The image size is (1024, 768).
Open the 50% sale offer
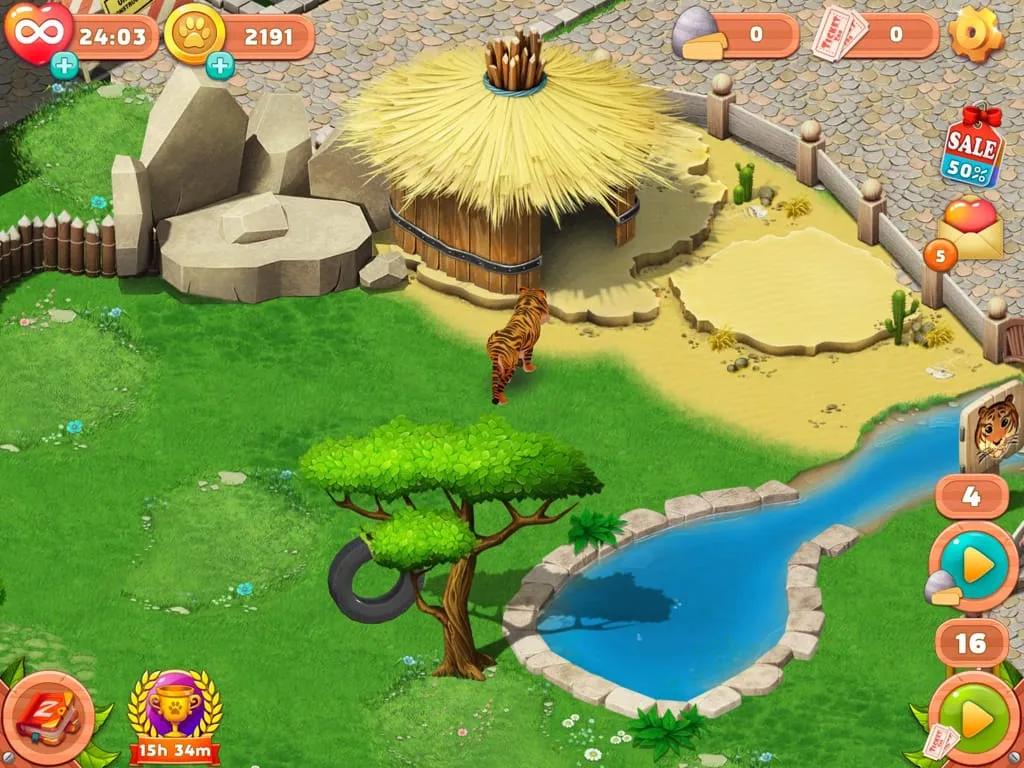click(972, 147)
